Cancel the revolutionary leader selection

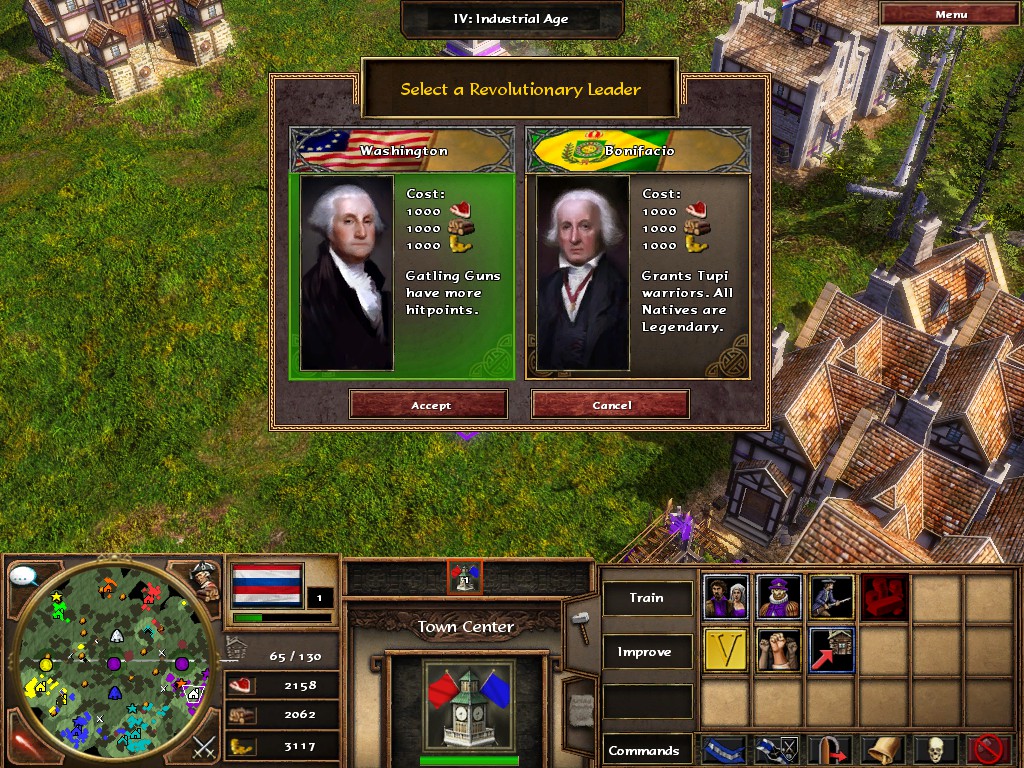(x=611, y=405)
